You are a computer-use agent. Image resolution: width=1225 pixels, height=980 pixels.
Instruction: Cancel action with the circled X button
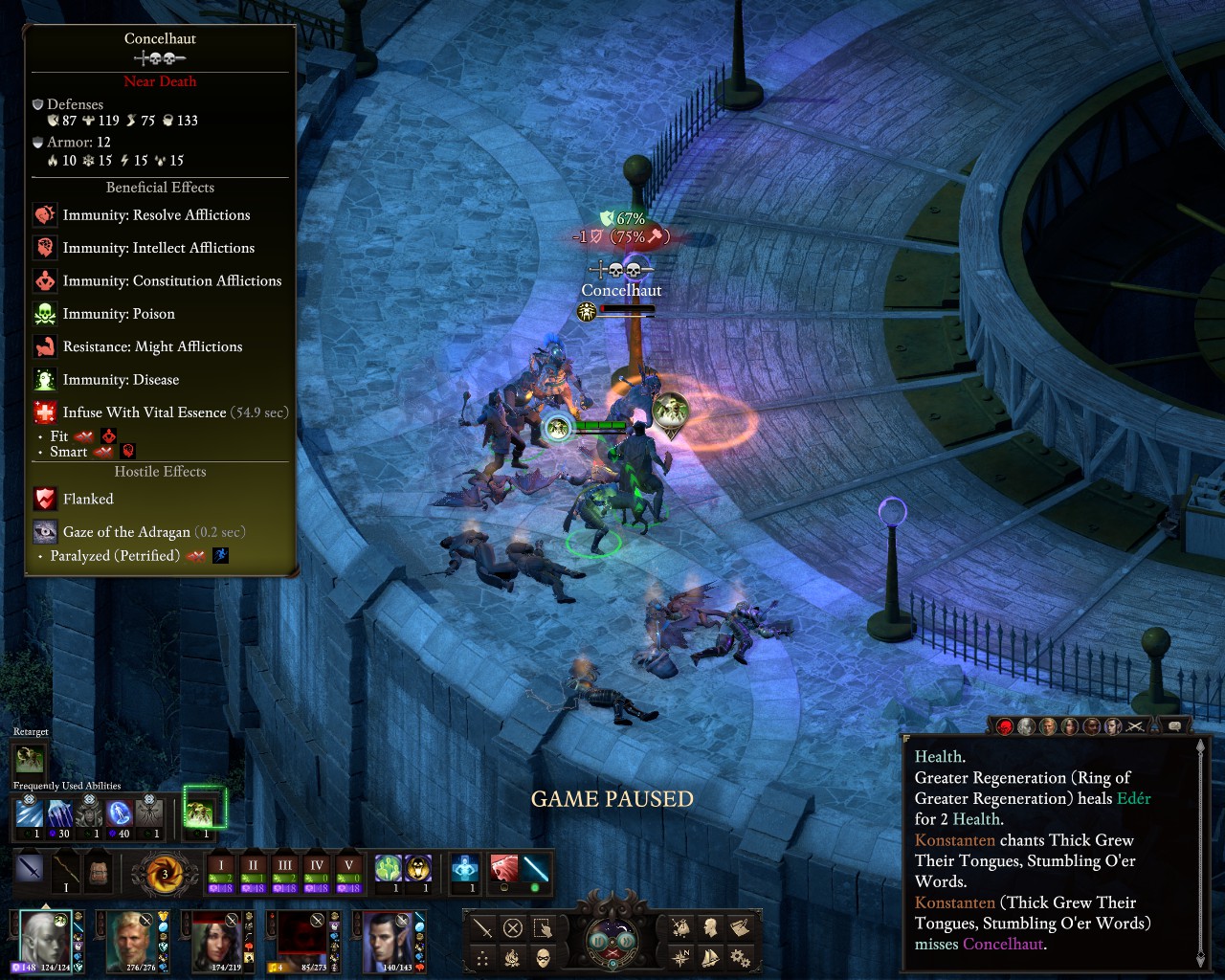click(513, 927)
